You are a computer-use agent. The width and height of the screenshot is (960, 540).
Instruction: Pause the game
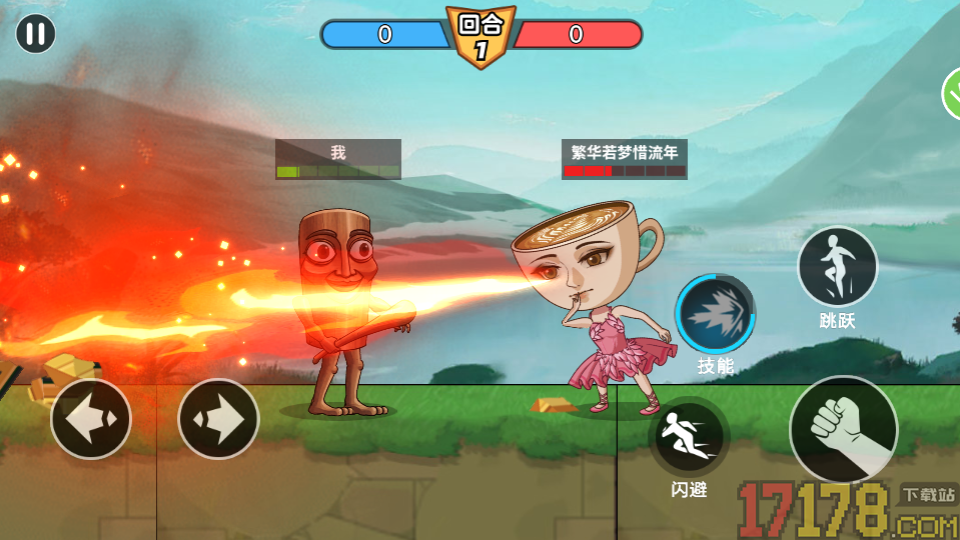click(x=35, y=34)
